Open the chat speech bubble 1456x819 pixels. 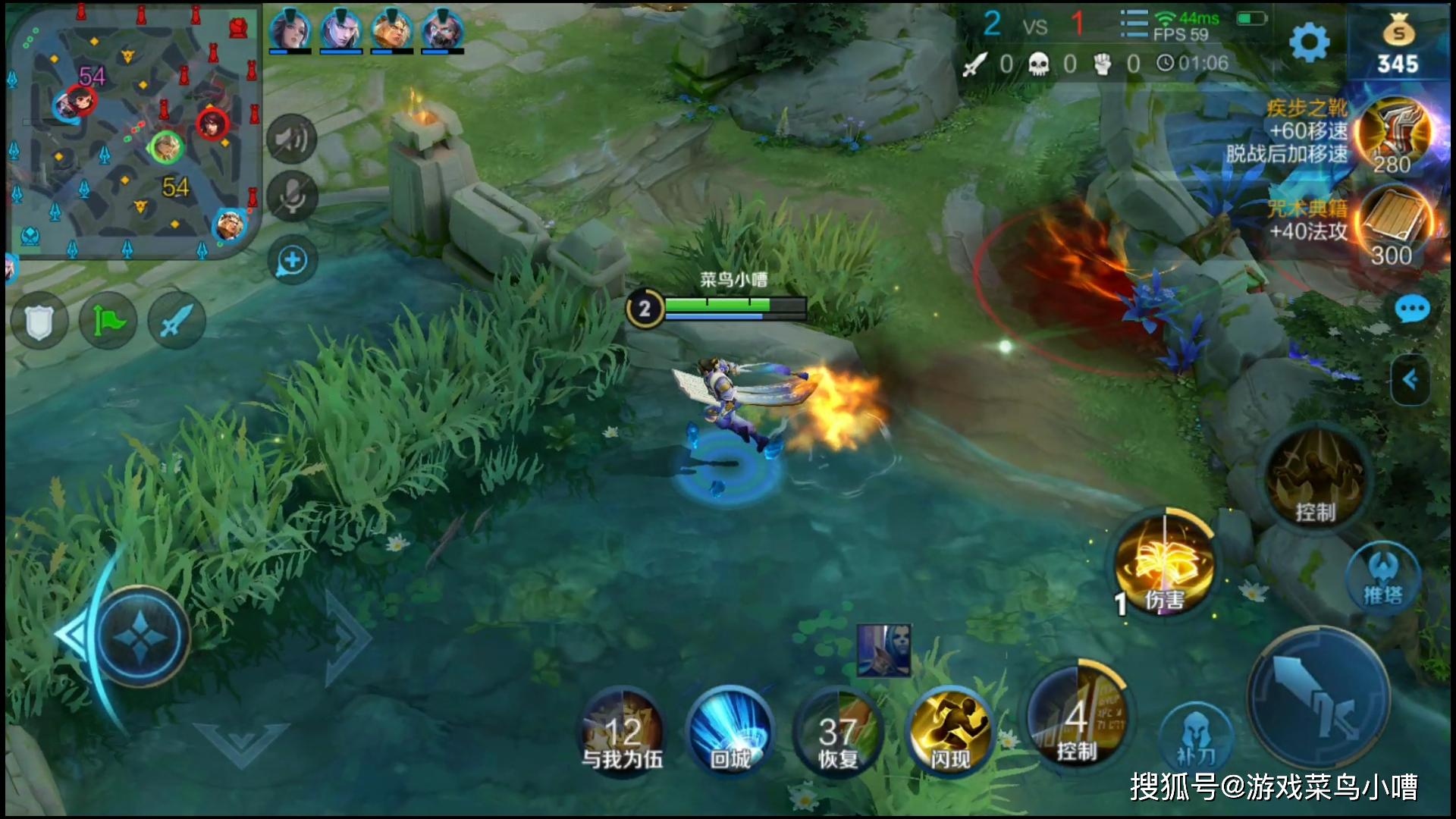tap(1412, 309)
